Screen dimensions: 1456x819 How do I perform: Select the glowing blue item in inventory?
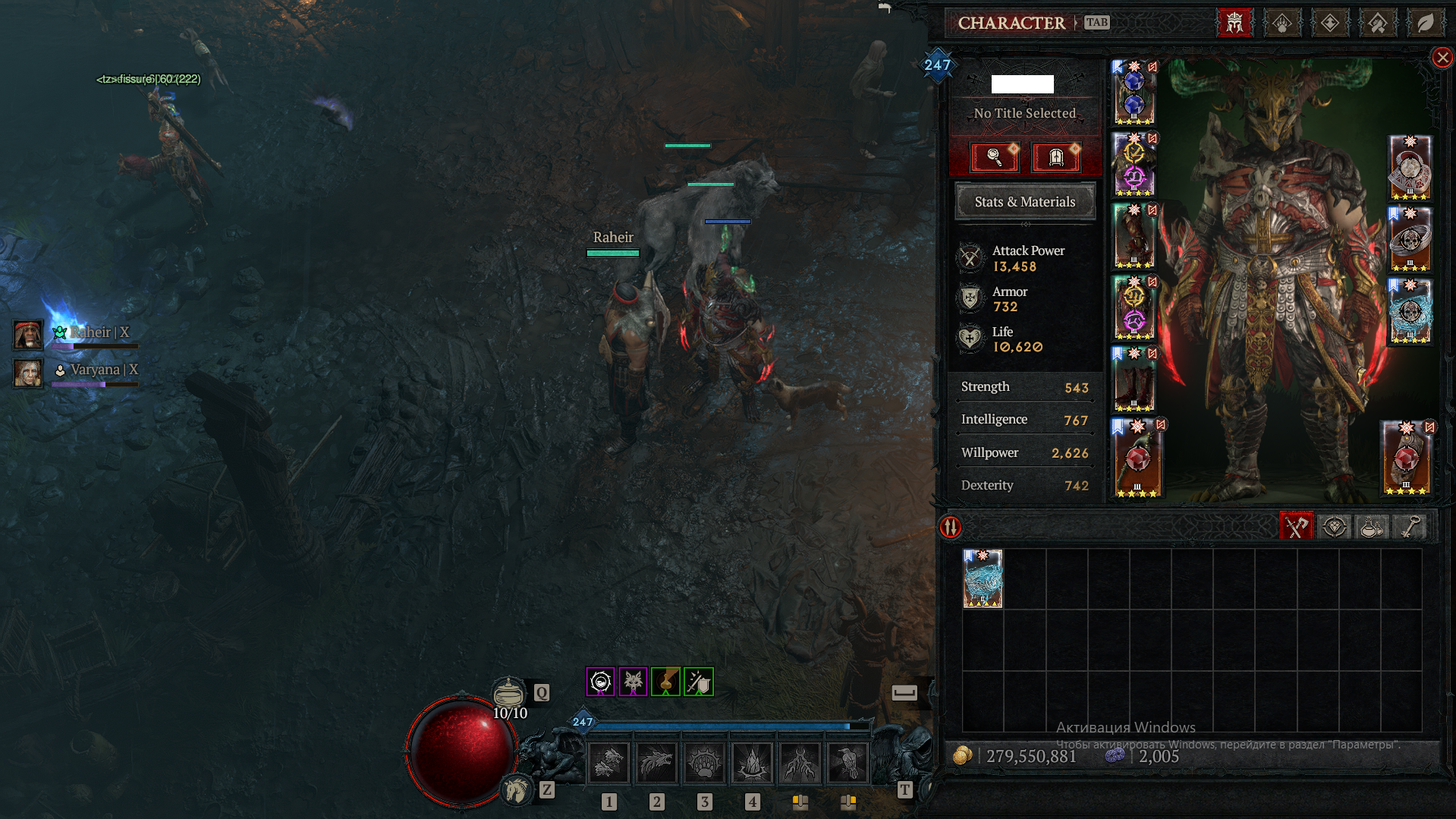click(983, 579)
